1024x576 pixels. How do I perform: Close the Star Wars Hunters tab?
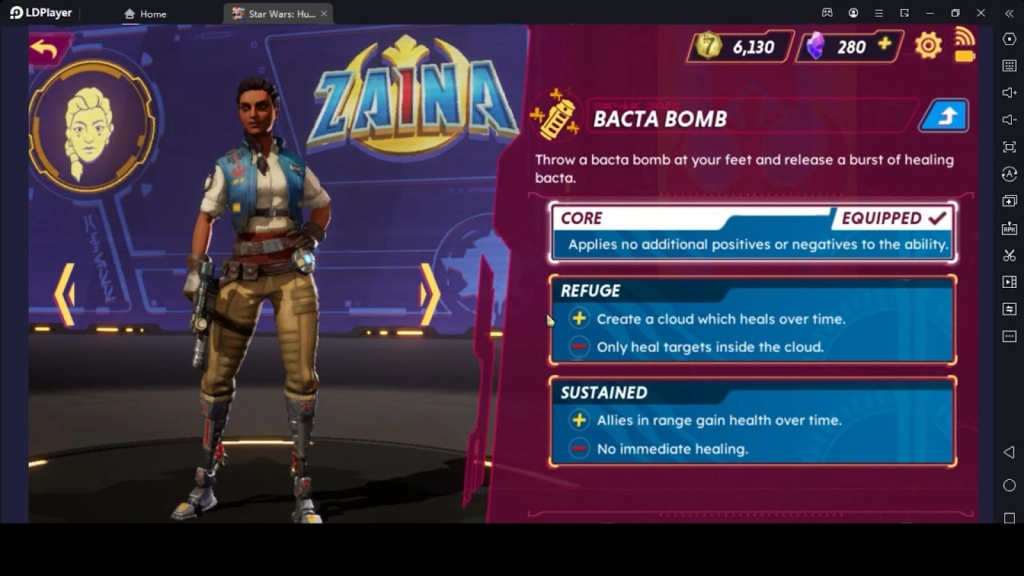324,14
